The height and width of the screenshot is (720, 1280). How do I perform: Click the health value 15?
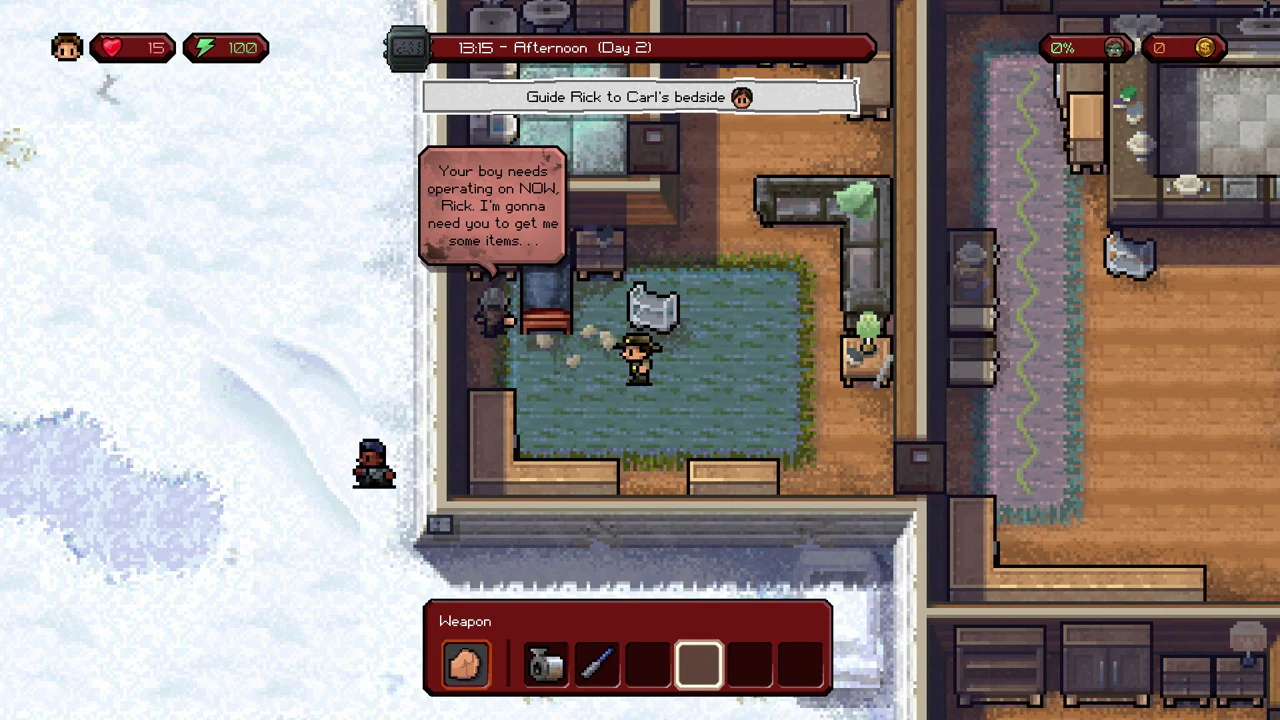pyautogui.click(x=155, y=47)
